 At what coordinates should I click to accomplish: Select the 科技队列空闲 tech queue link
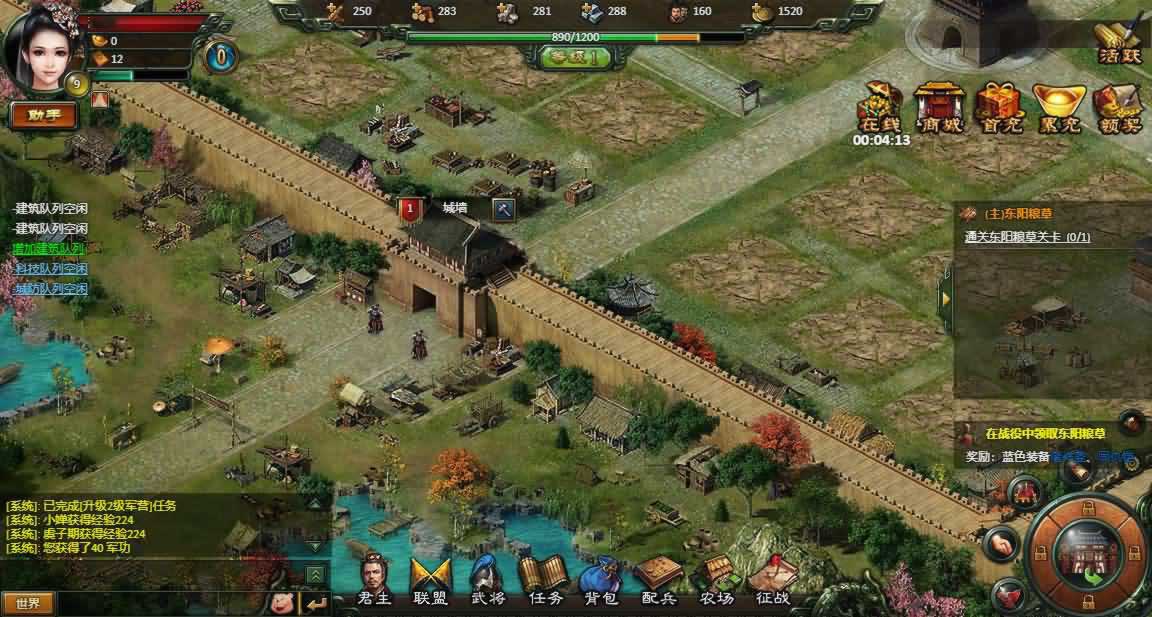(x=50, y=269)
